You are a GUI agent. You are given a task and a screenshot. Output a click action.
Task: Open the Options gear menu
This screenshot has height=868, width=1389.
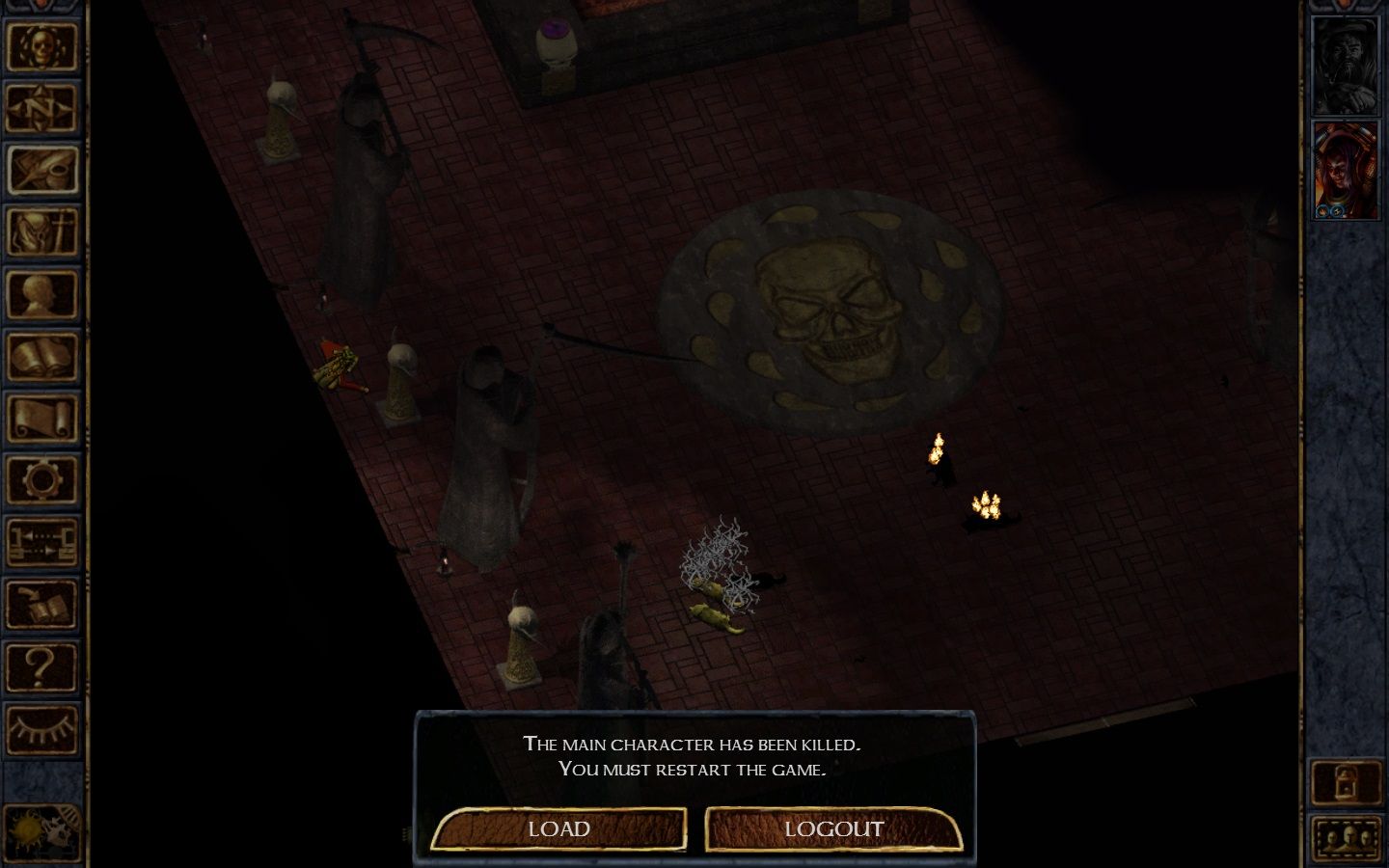tap(42, 479)
